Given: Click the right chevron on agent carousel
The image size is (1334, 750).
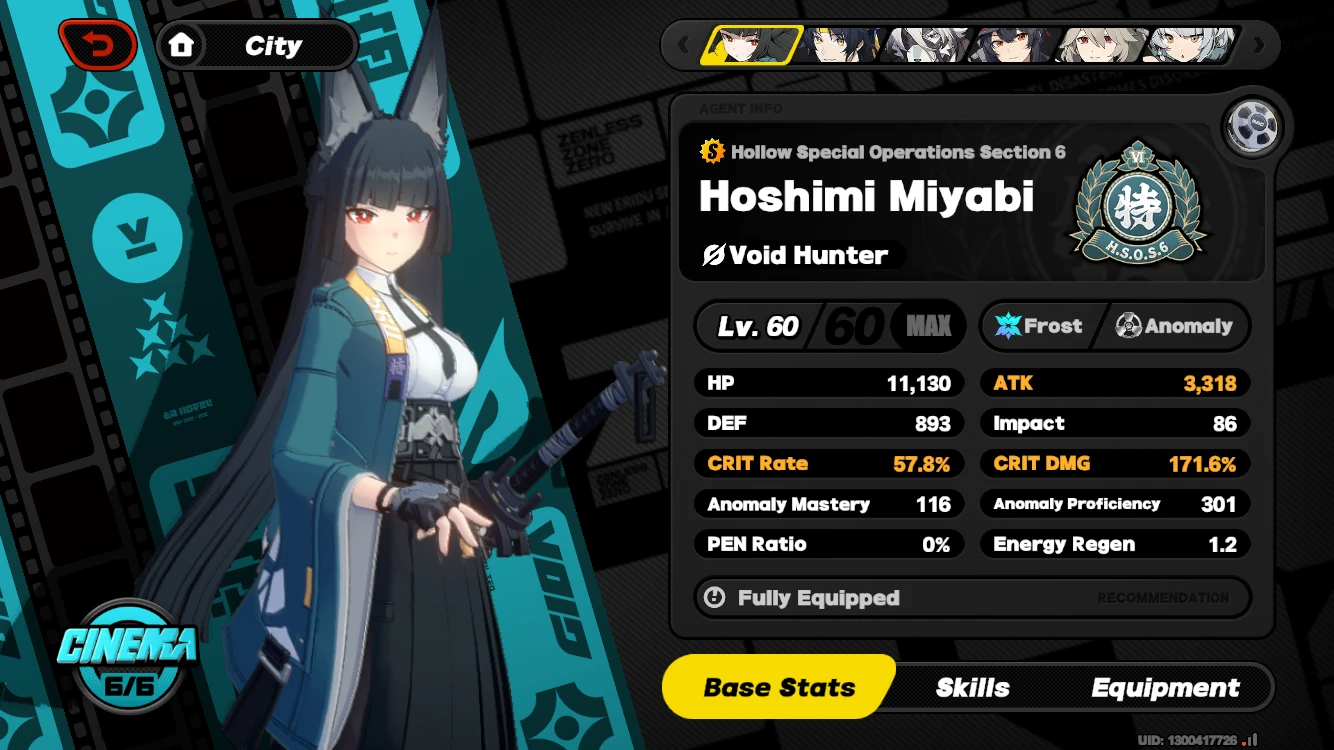Looking at the screenshot, I should pyautogui.click(x=1258, y=44).
